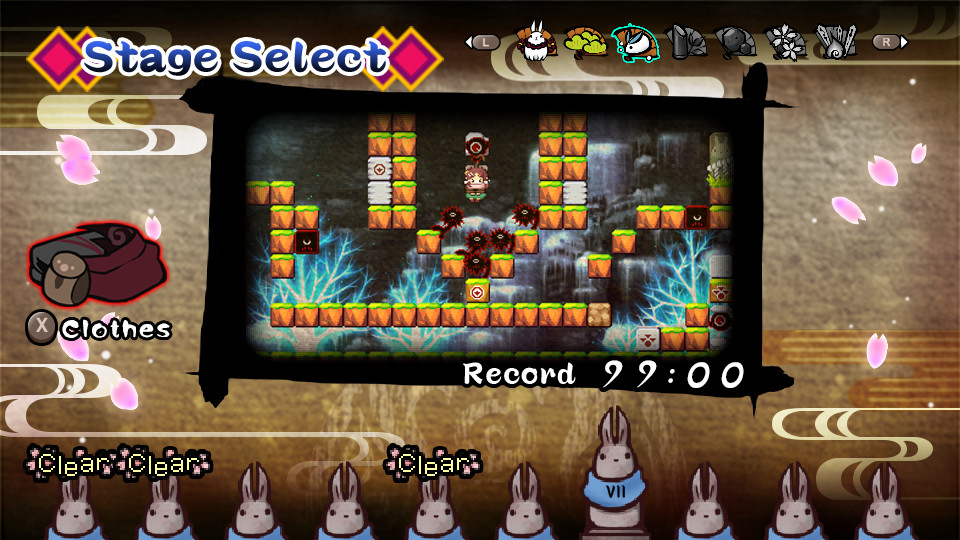Switch to the cherry blossom fan world
The width and height of the screenshot is (960, 540).
coord(786,42)
